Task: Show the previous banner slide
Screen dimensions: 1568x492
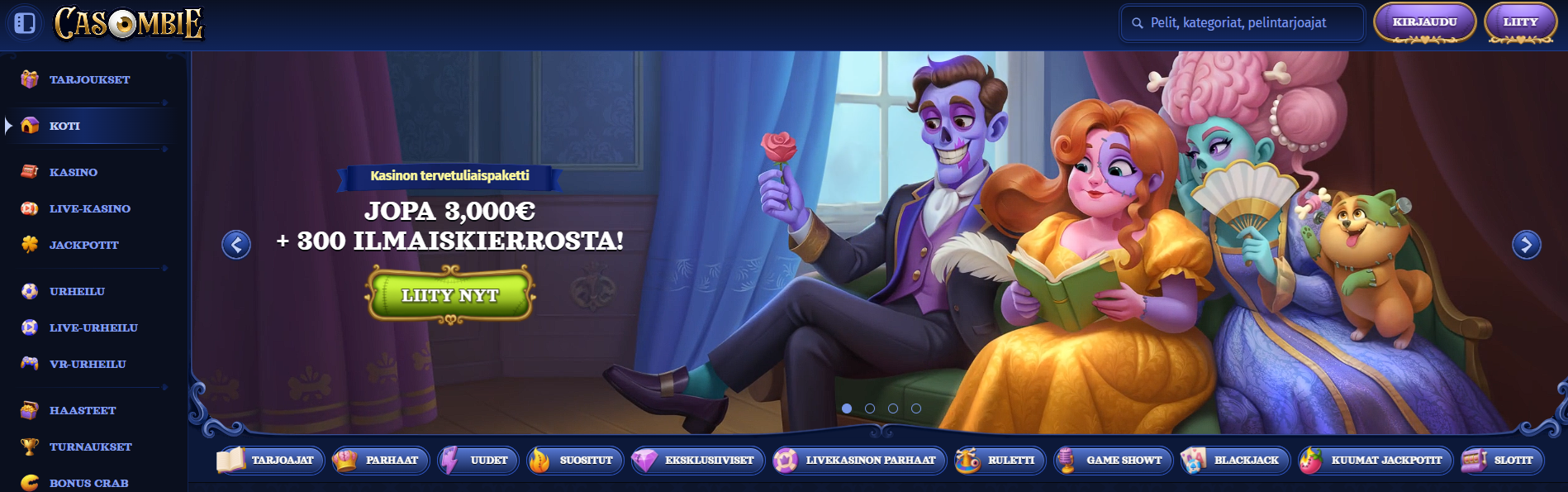Action: pyautogui.click(x=236, y=245)
